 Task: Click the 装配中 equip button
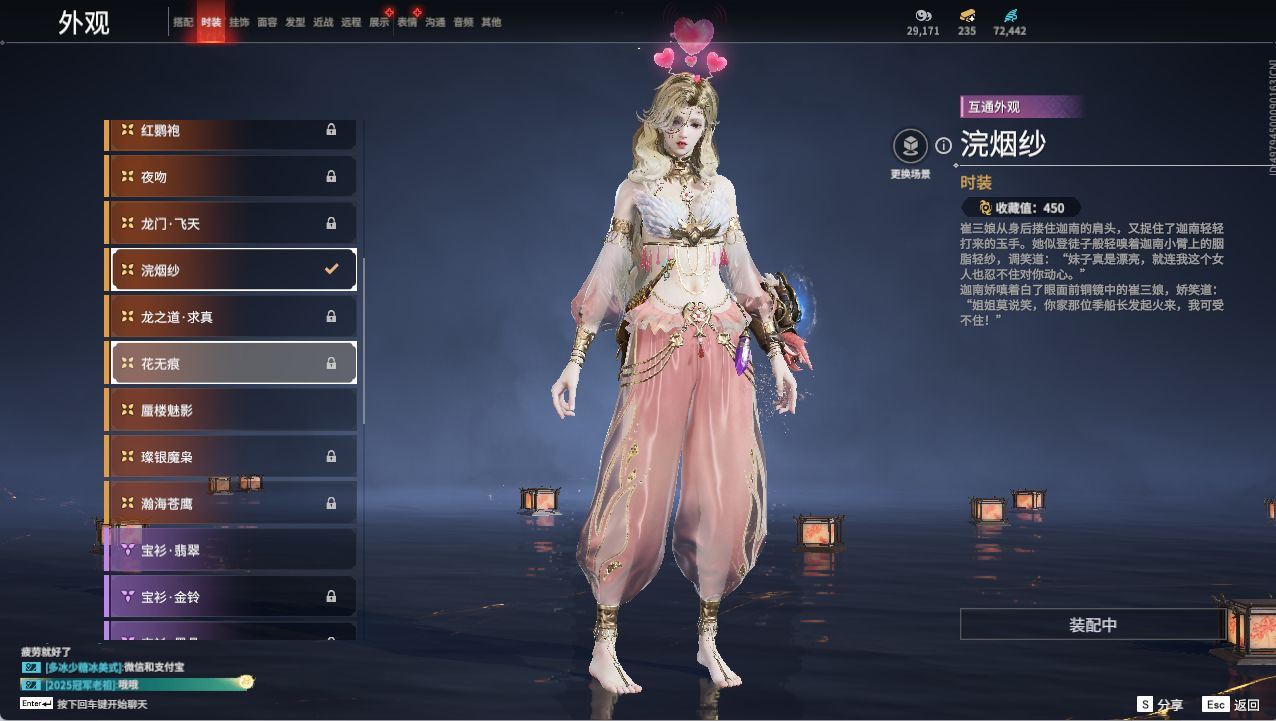click(x=1092, y=625)
